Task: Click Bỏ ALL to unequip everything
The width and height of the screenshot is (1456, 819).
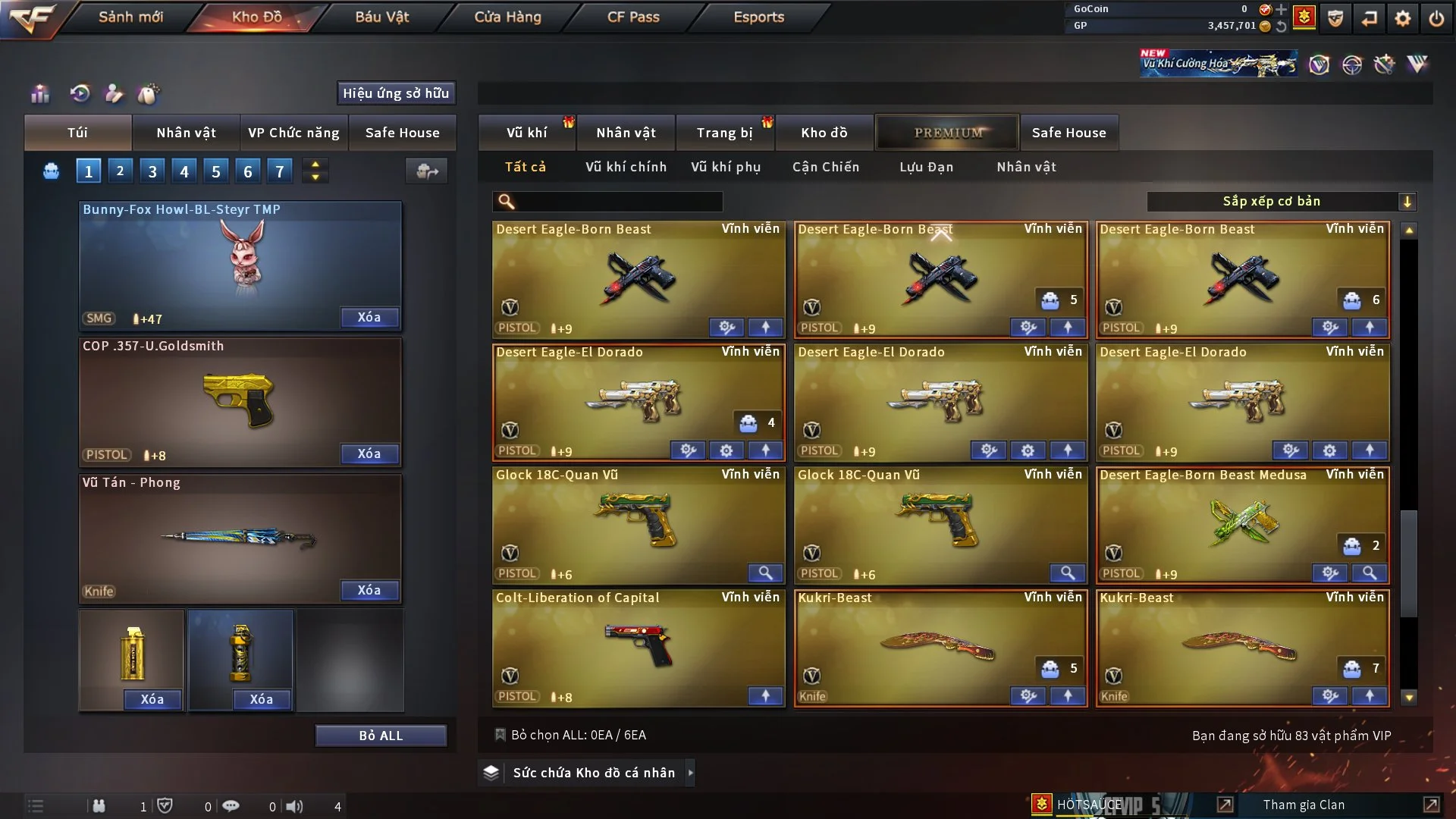Action: [381, 736]
